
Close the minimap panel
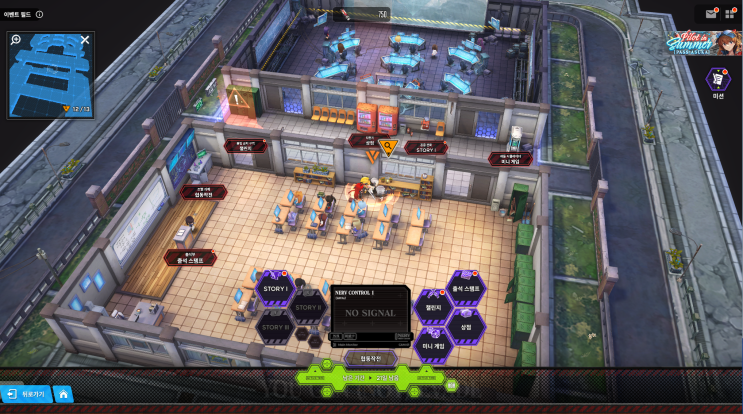coord(85,40)
